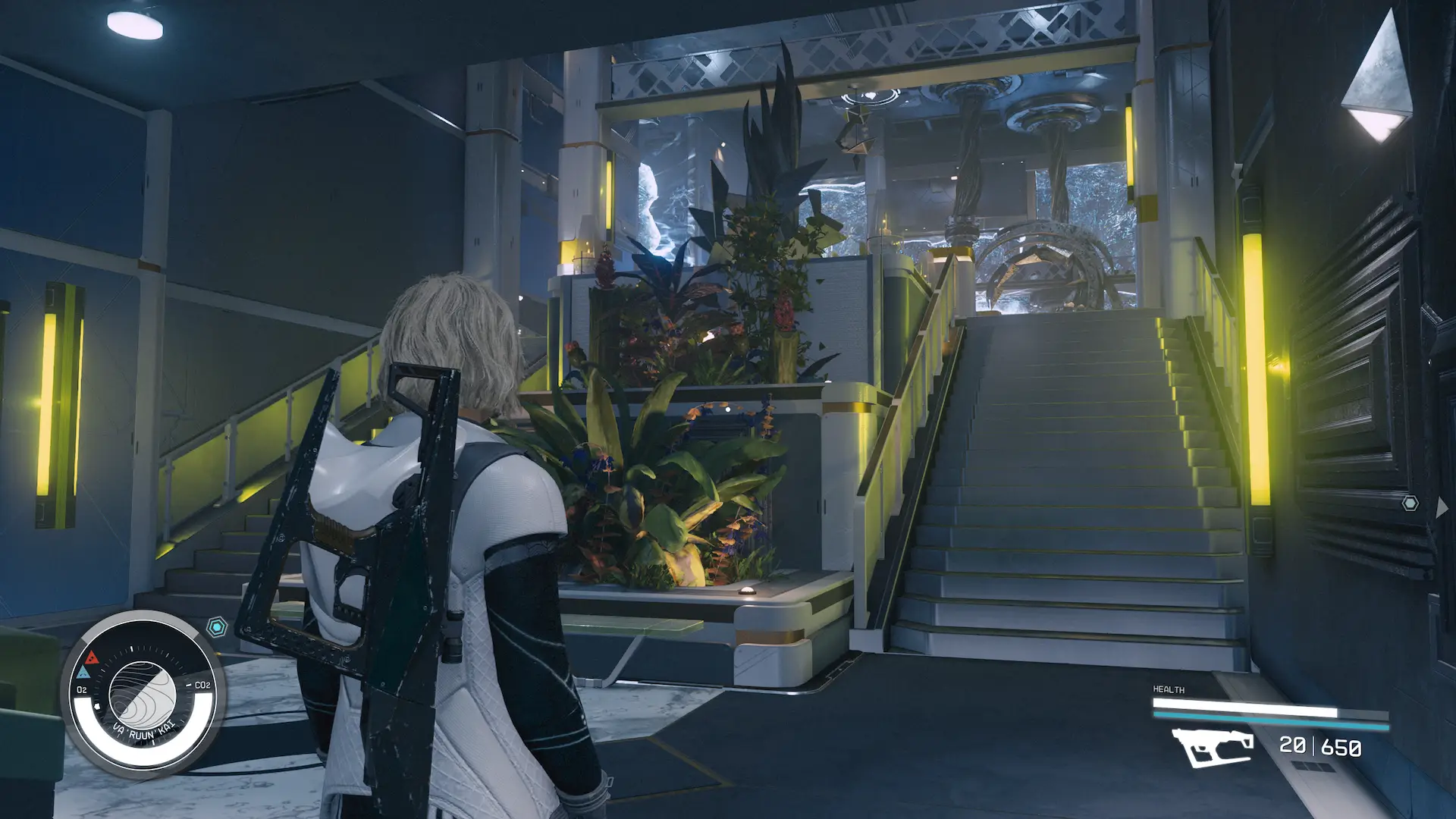Select the equipped weapon icon
Screen dimensions: 1456x819
click(x=1212, y=747)
